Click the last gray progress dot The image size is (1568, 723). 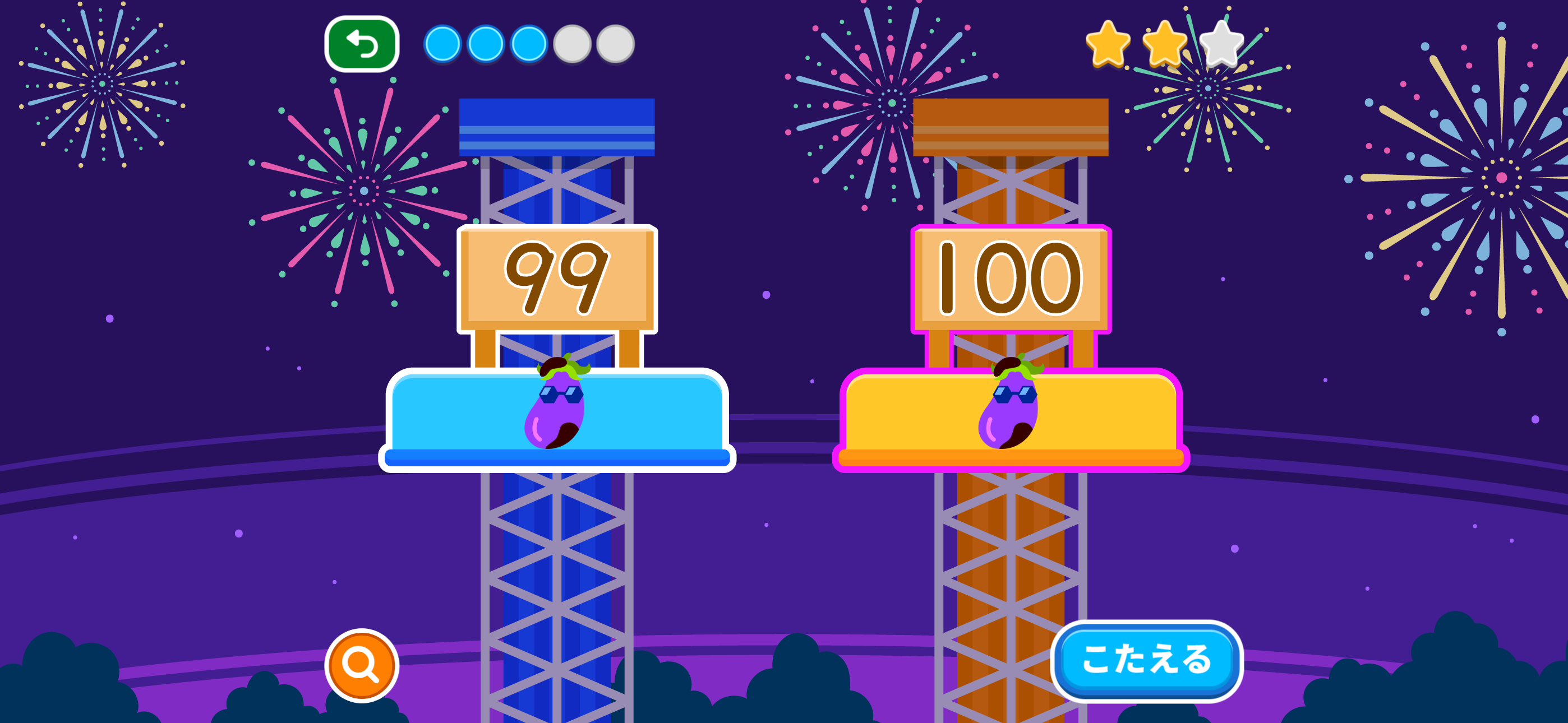click(615, 43)
